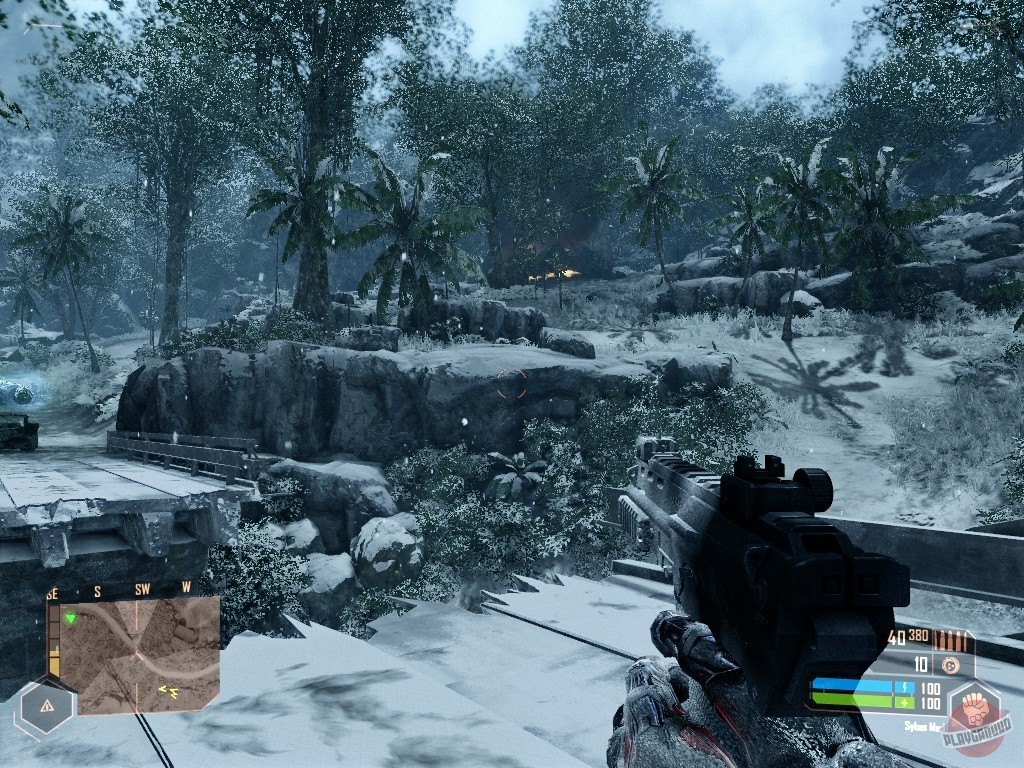
Task: Click the bullet fire-mode icon
Action: click(950, 641)
